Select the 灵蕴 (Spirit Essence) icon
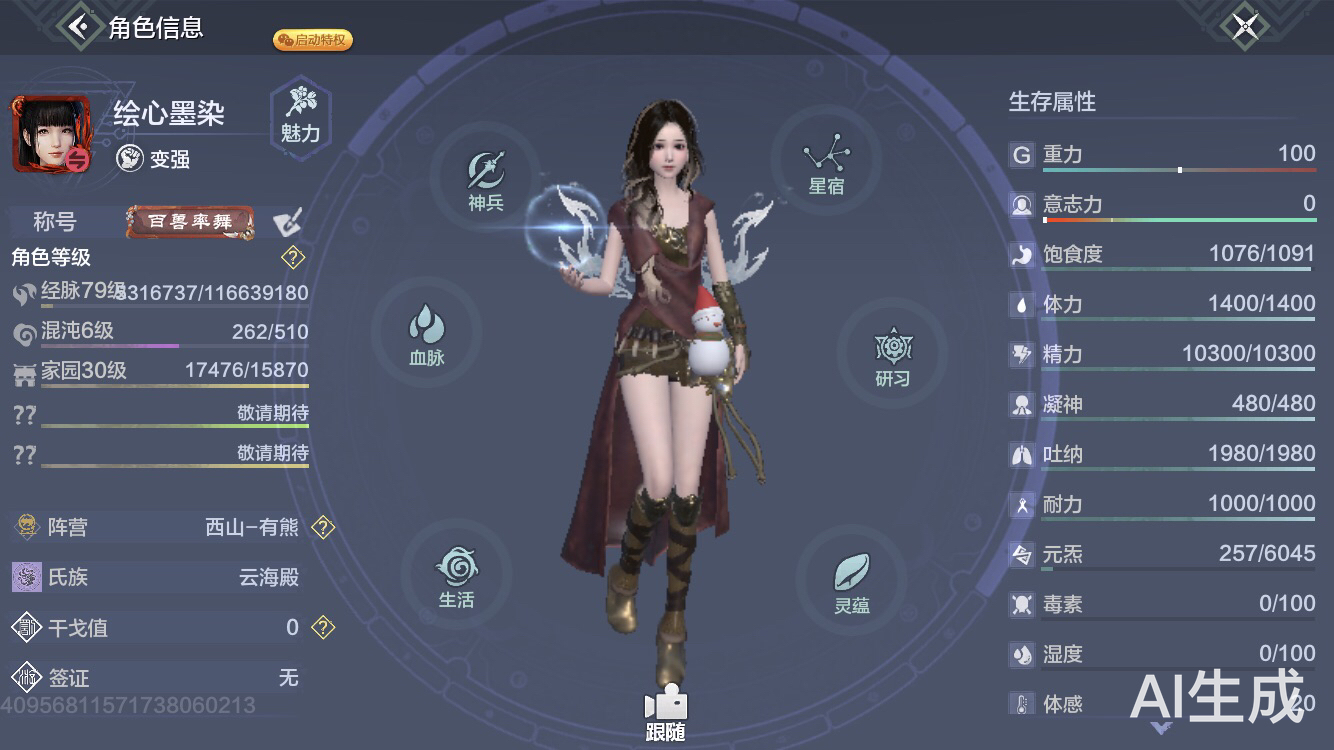Viewport: 1334px width, 750px height. point(851,580)
